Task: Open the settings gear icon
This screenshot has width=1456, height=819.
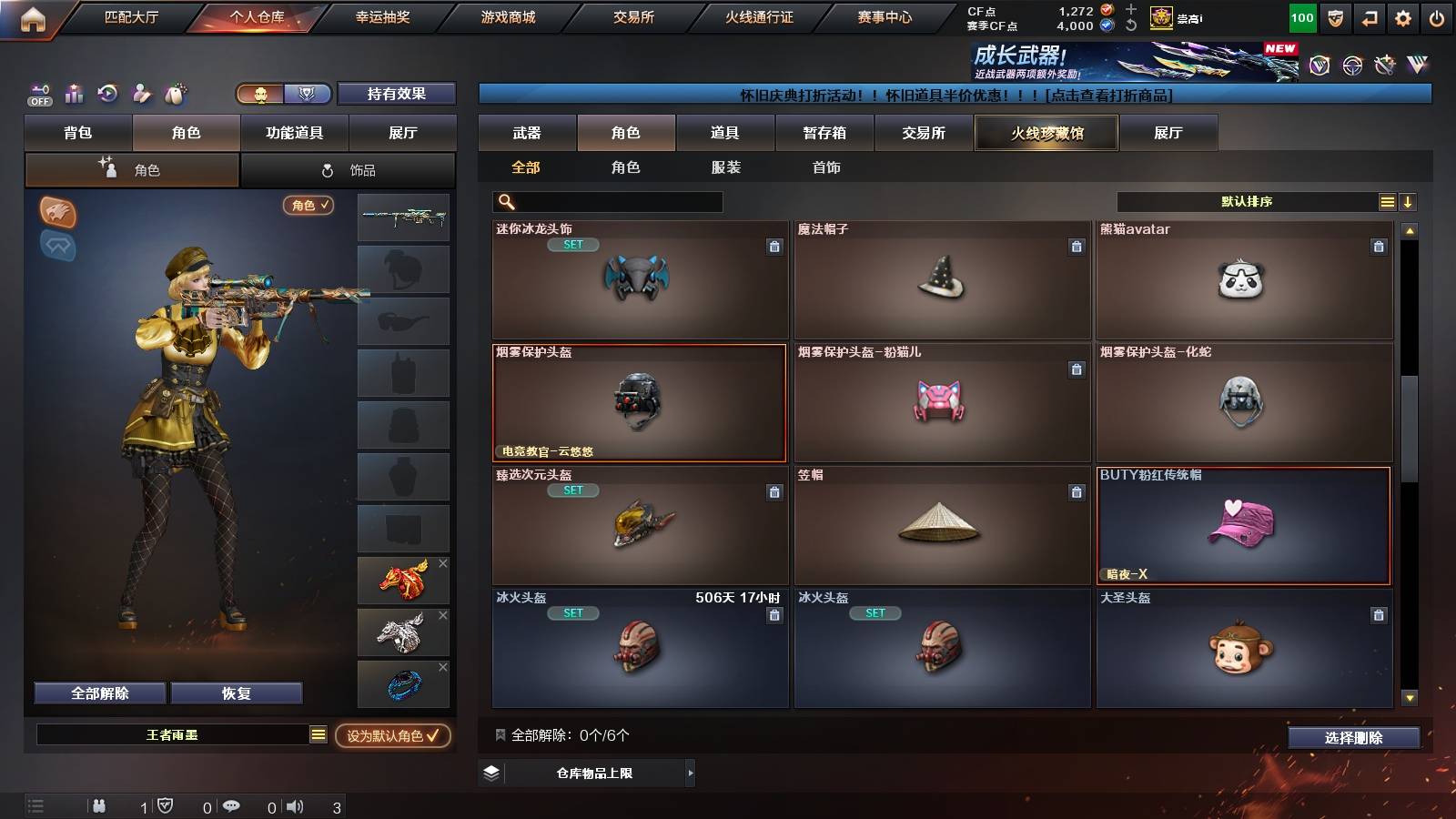Action: (1402, 16)
